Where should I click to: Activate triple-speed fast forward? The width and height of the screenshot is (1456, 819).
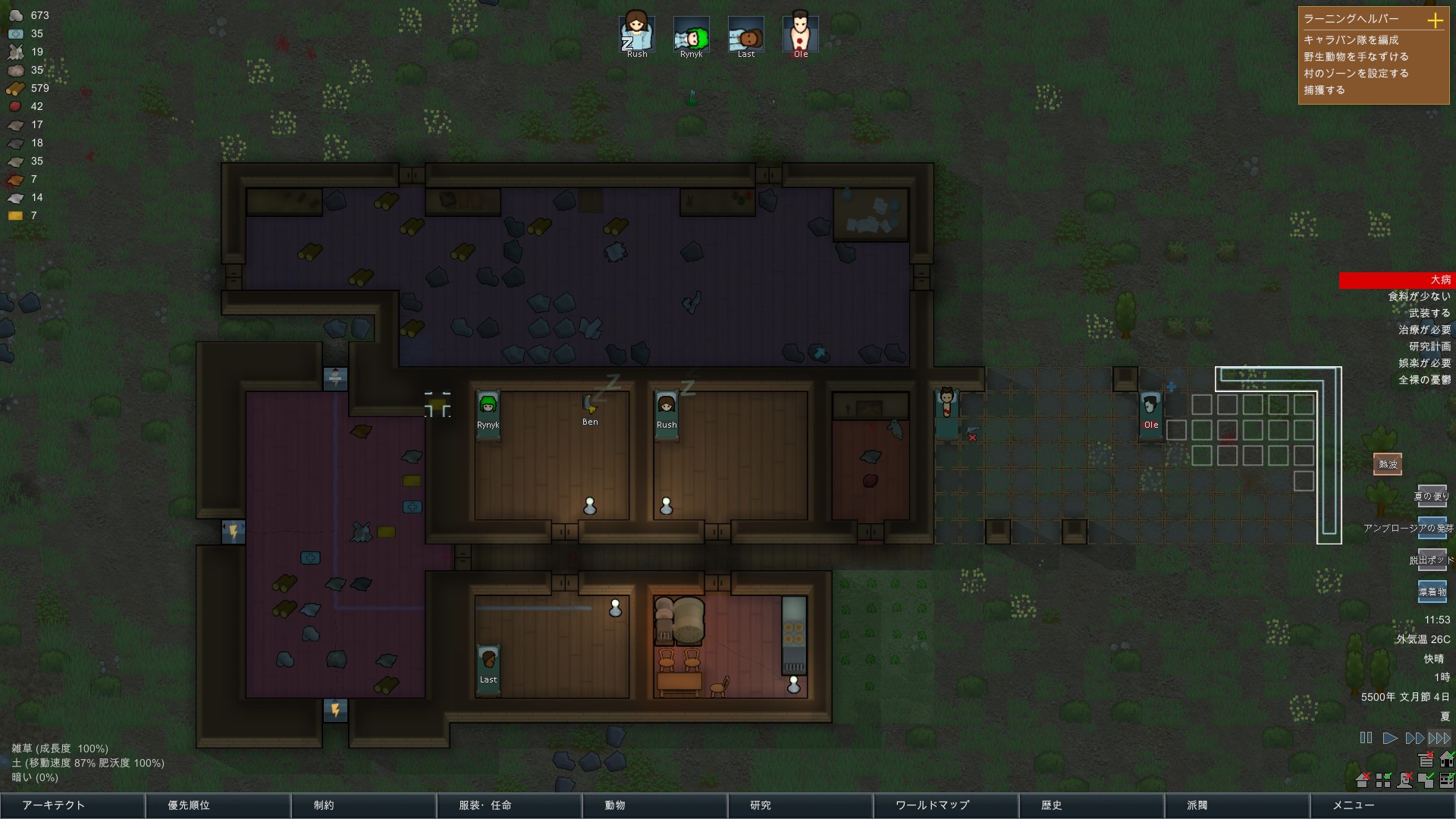[x=1439, y=736]
